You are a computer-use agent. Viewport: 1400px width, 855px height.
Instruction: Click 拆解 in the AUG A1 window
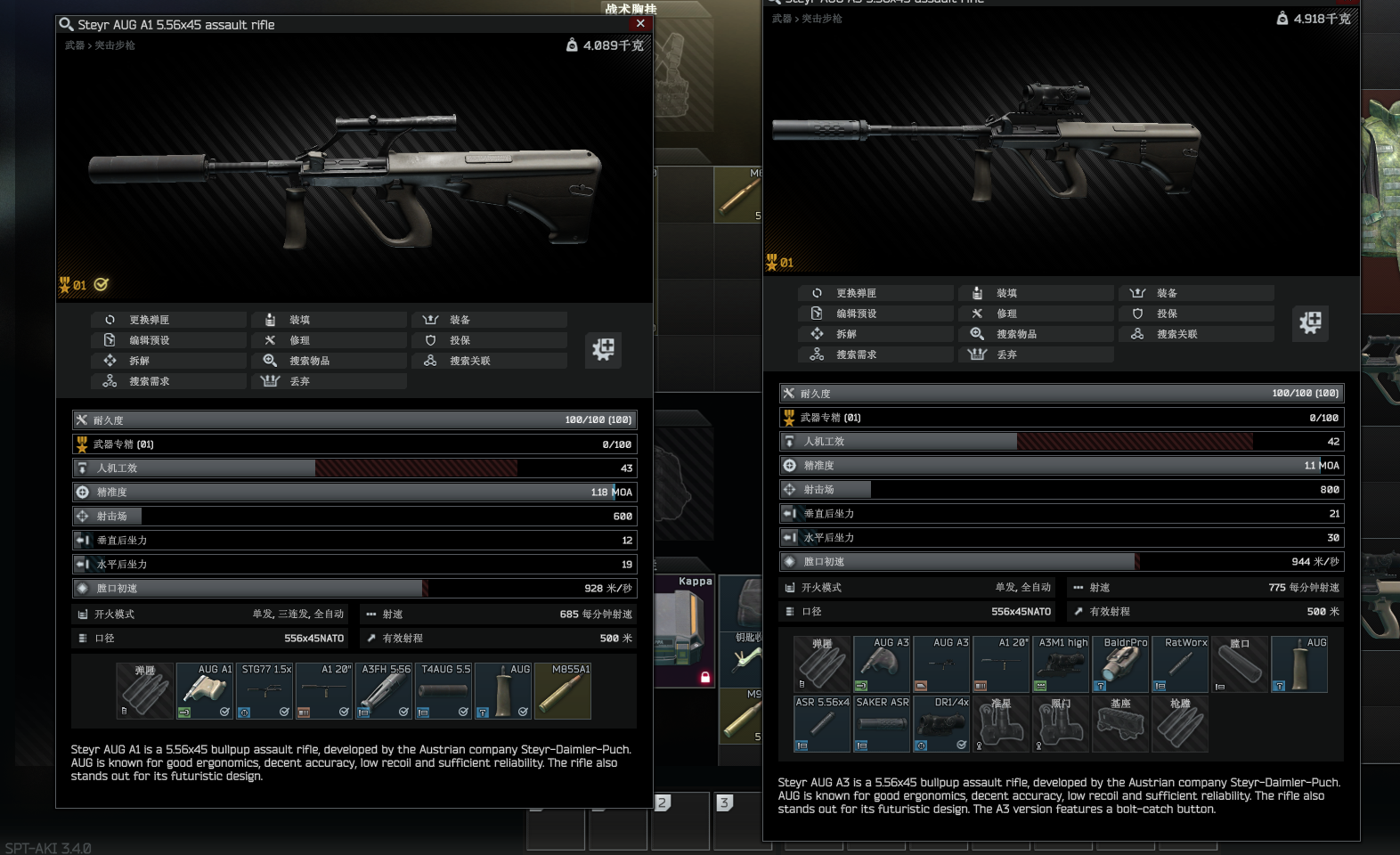139,361
